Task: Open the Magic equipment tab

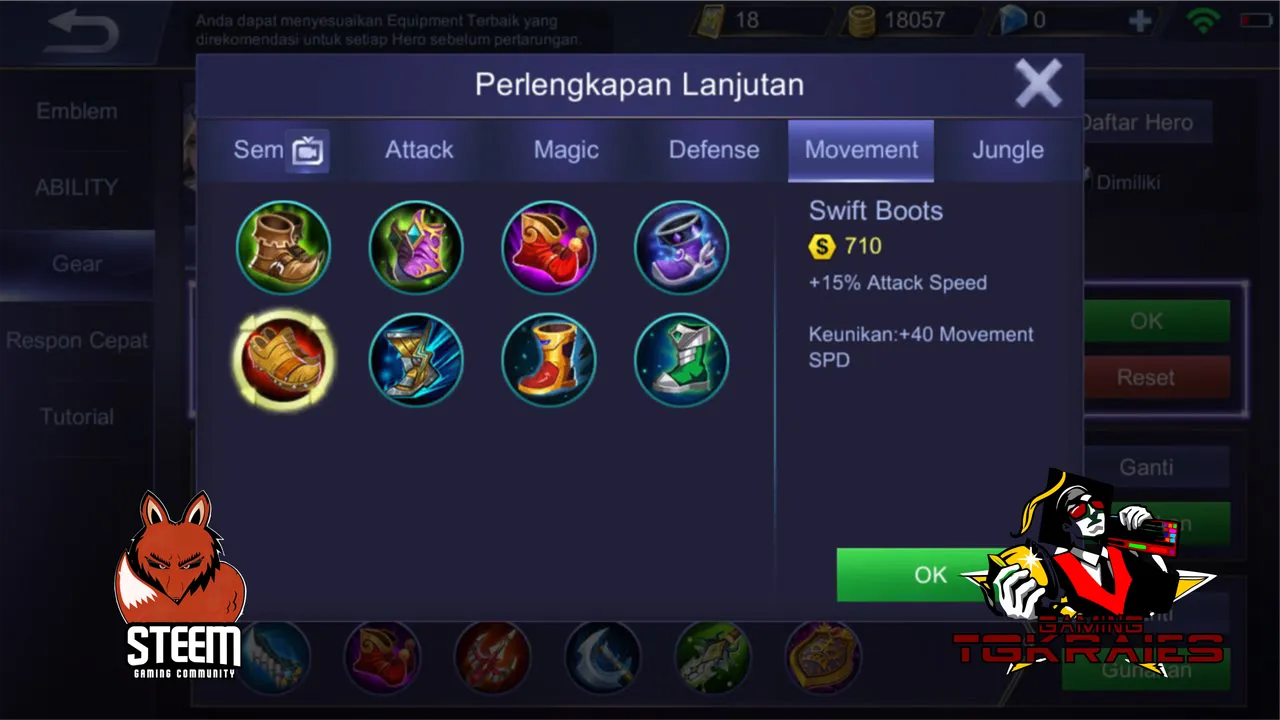Action: pyautogui.click(x=566, y=150)
